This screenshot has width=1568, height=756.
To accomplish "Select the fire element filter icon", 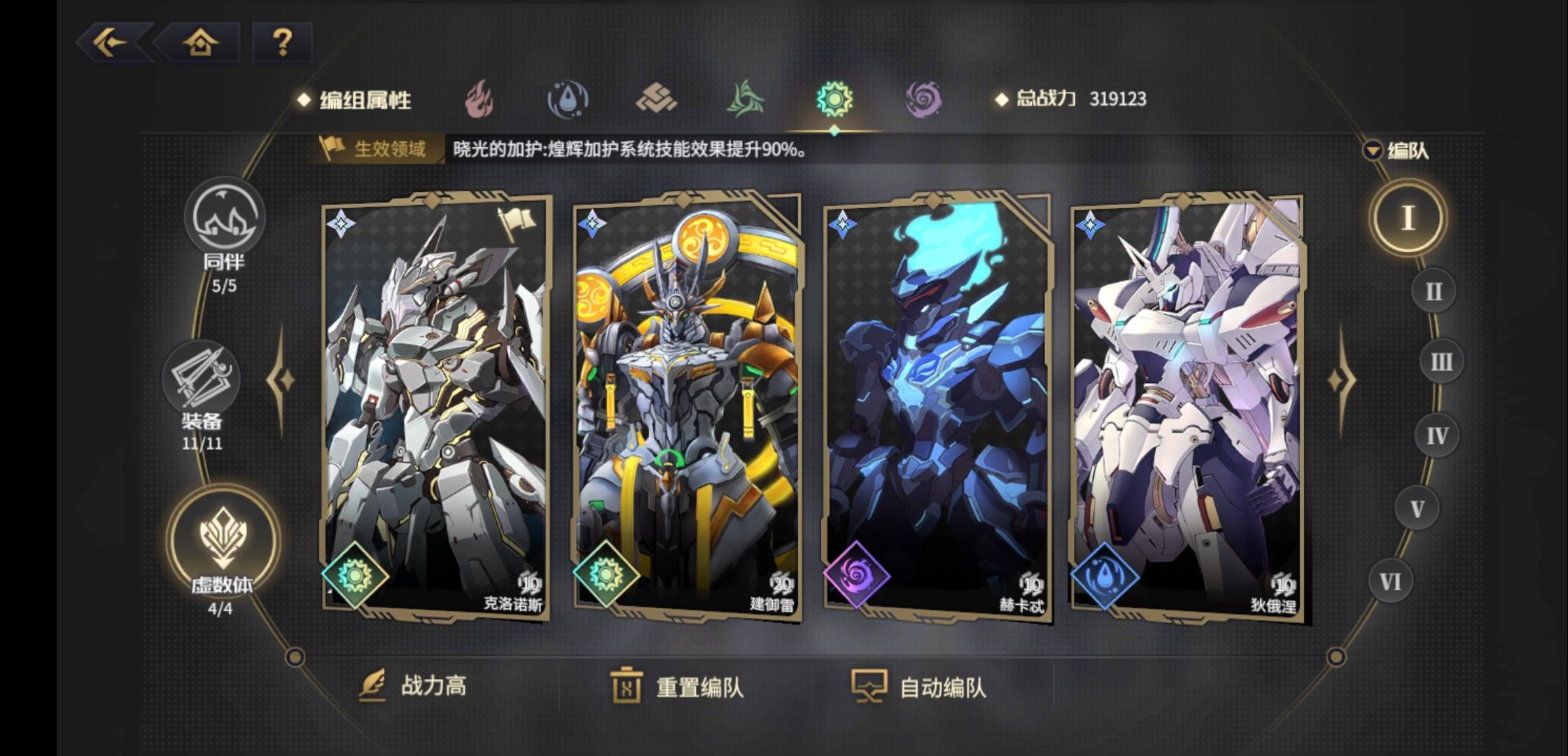I will click(479, 99).
